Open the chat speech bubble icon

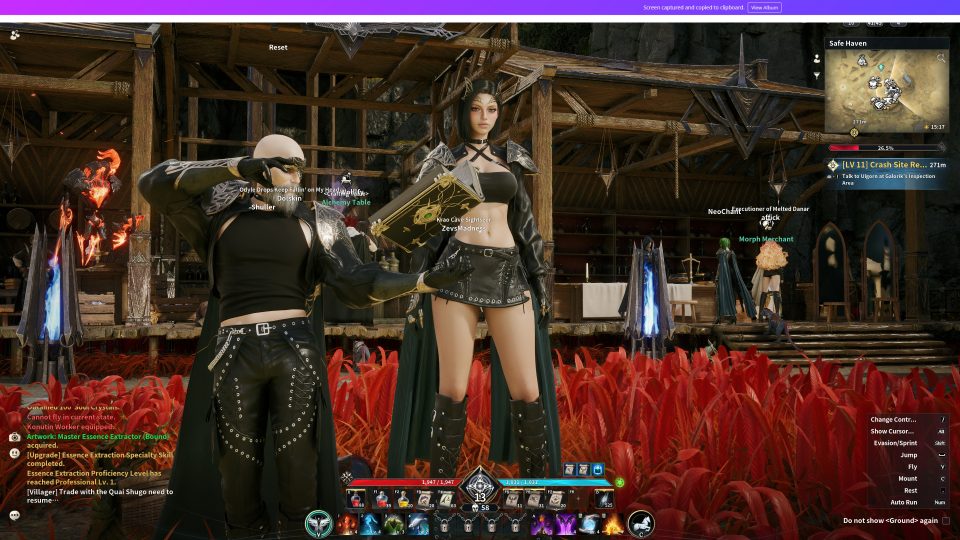(15, 515)
